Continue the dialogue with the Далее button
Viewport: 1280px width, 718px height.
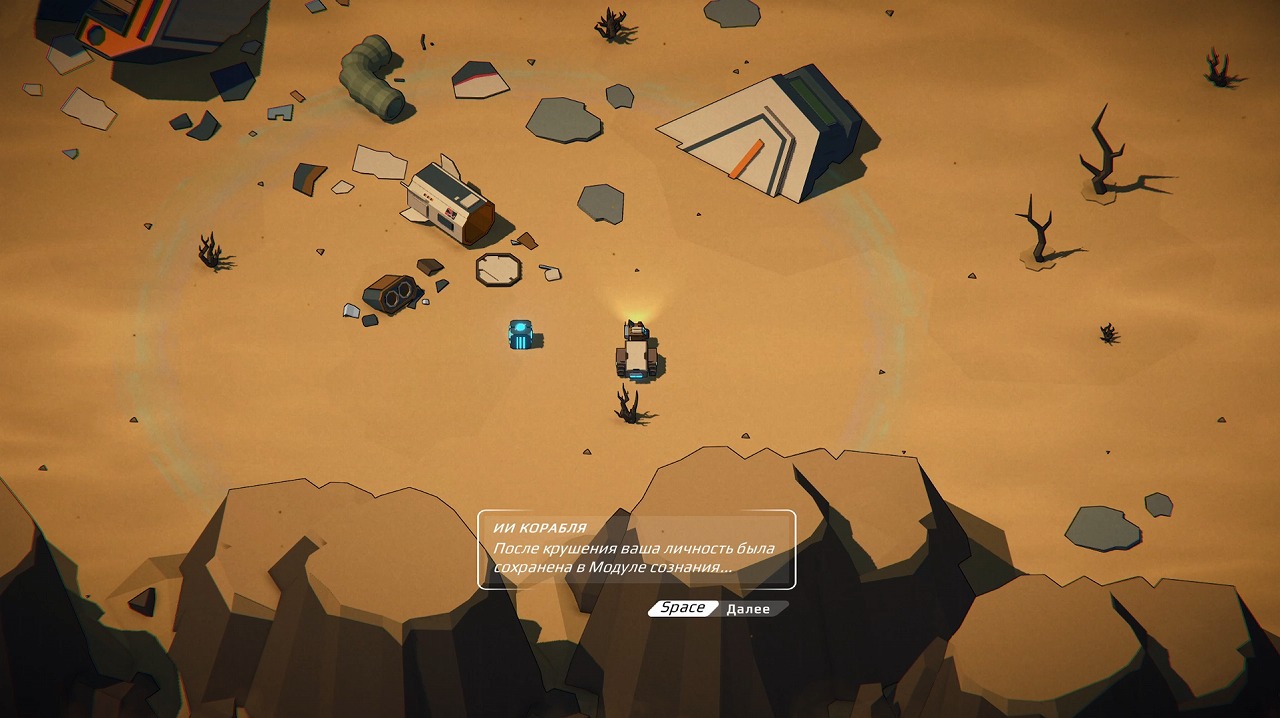pyautogui.click(x=748, y=609)
